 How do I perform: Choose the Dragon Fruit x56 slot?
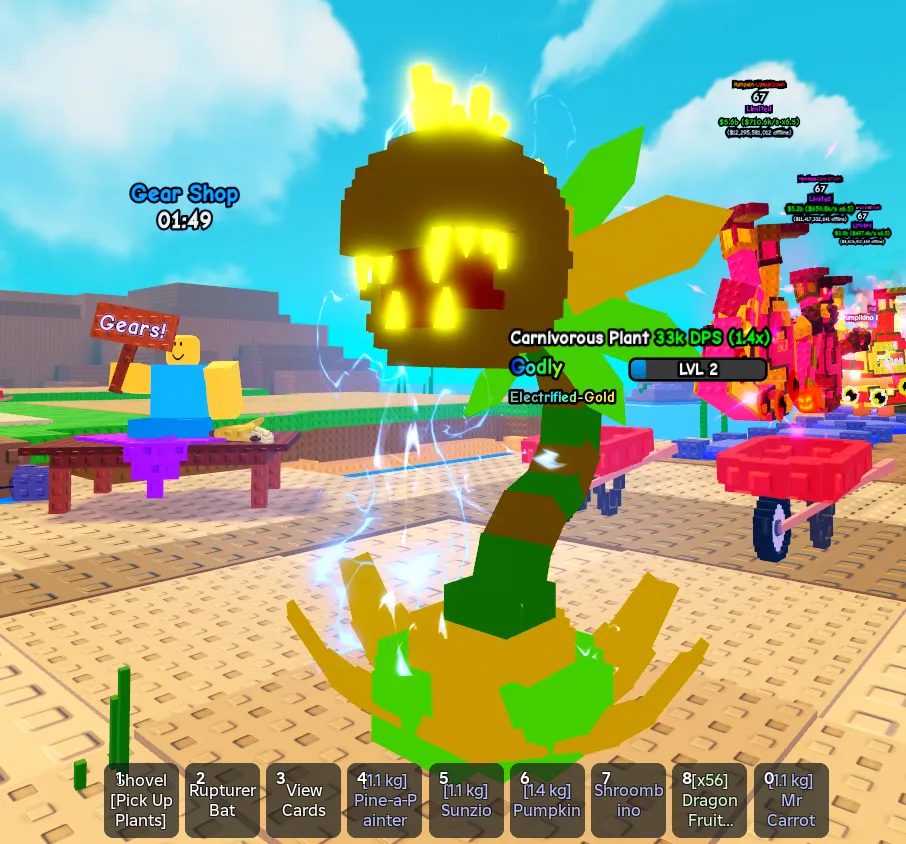(x=710, y=800)
